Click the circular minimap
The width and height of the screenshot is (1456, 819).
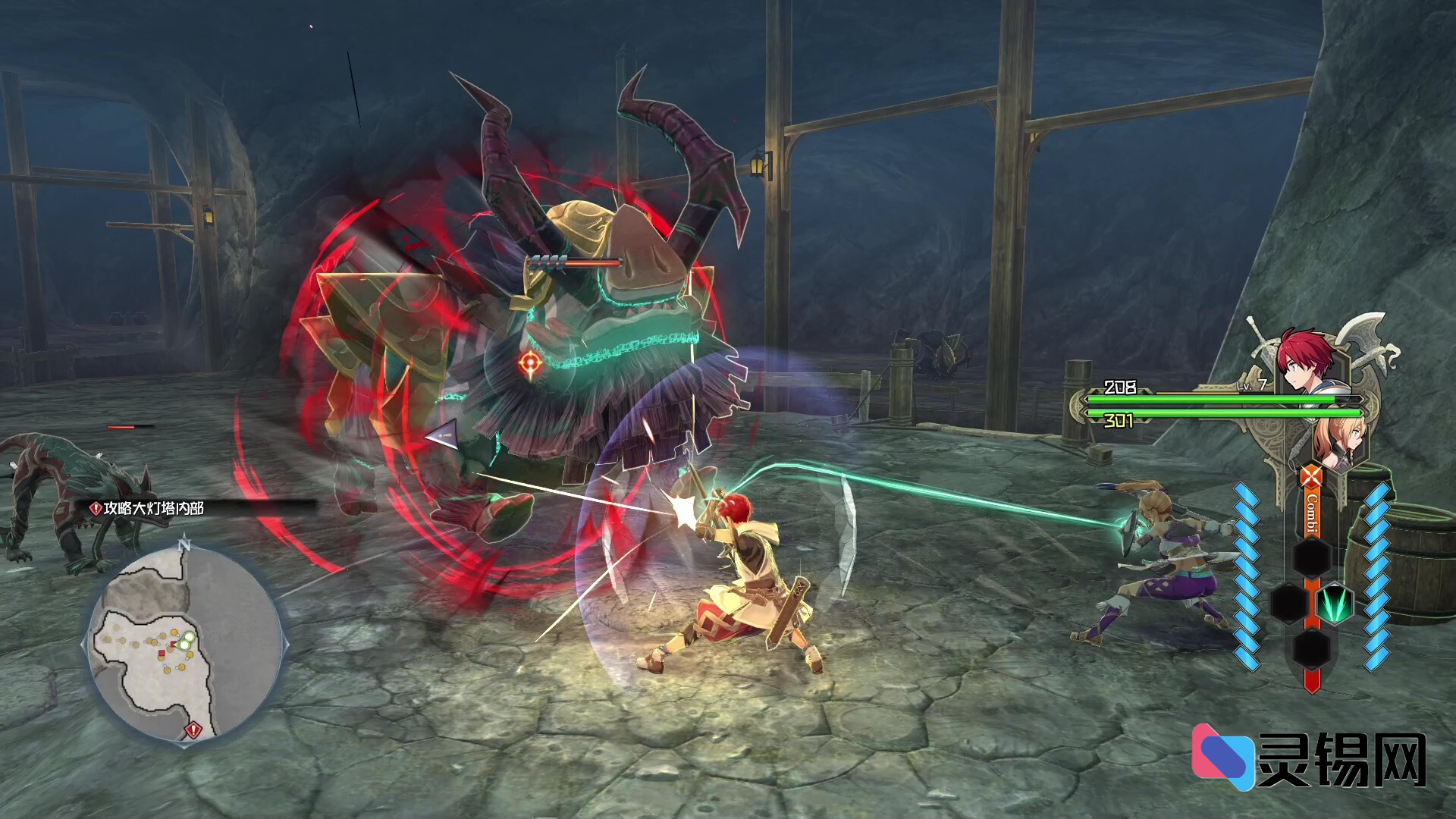coord(184,643)
